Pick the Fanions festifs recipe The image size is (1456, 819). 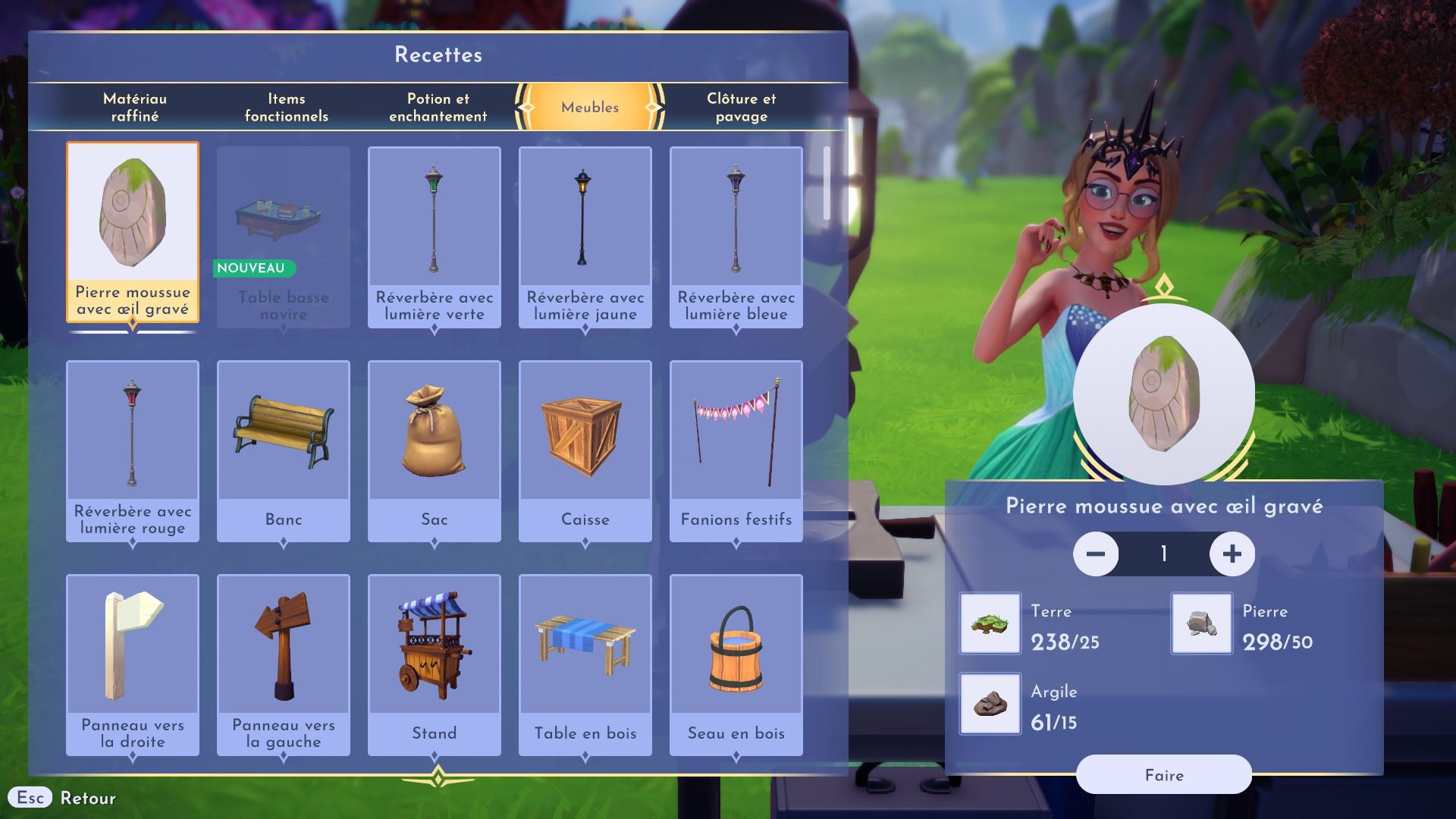point(736,450)
